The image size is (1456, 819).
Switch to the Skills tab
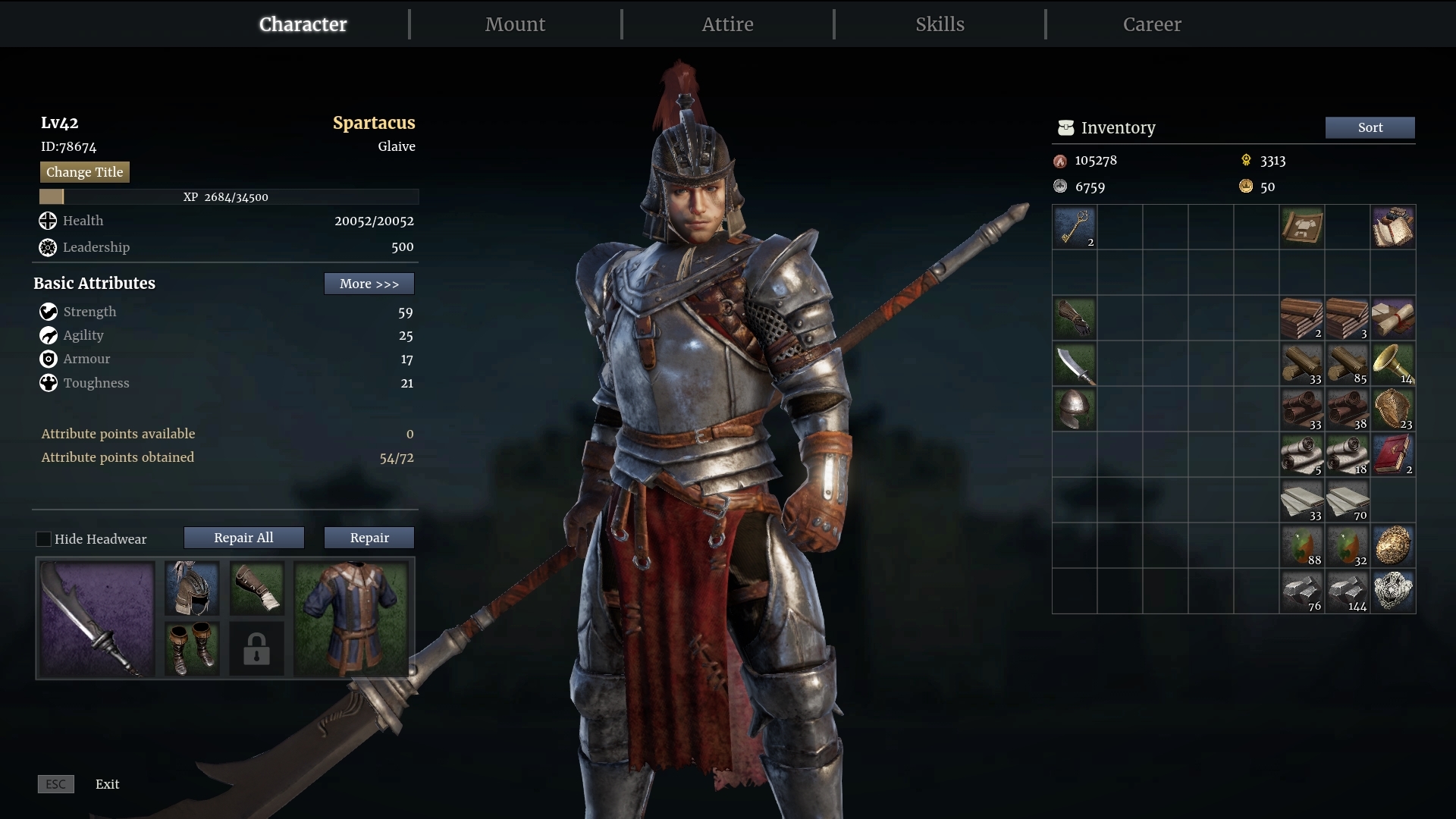point(940,24)
